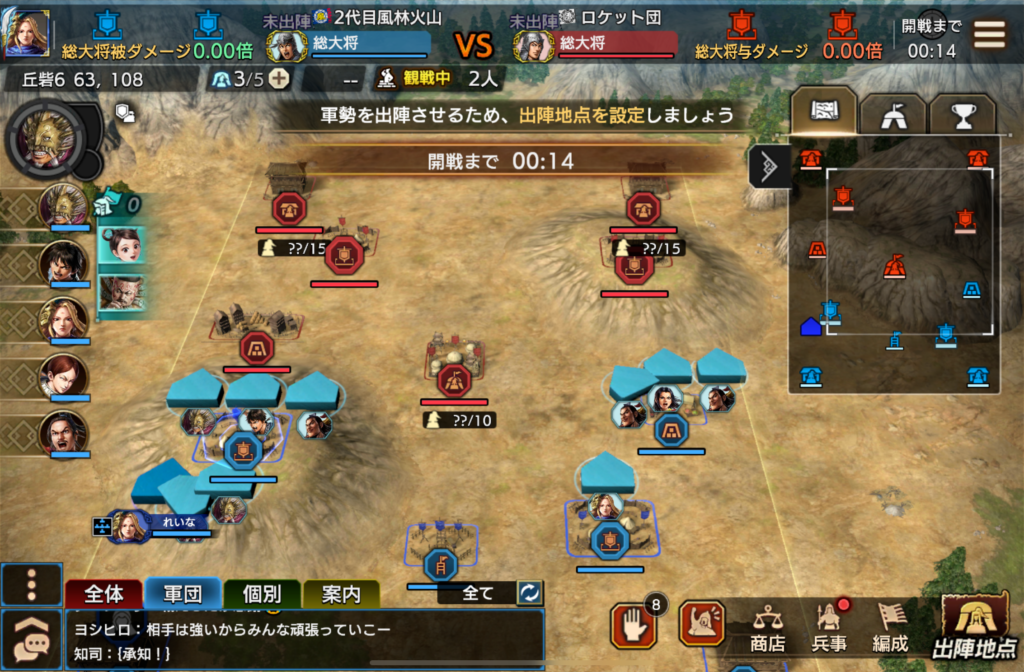Screen dimensions: 1024x672
Task: Open the 兵事 military menu
Action: pos(829,626)
